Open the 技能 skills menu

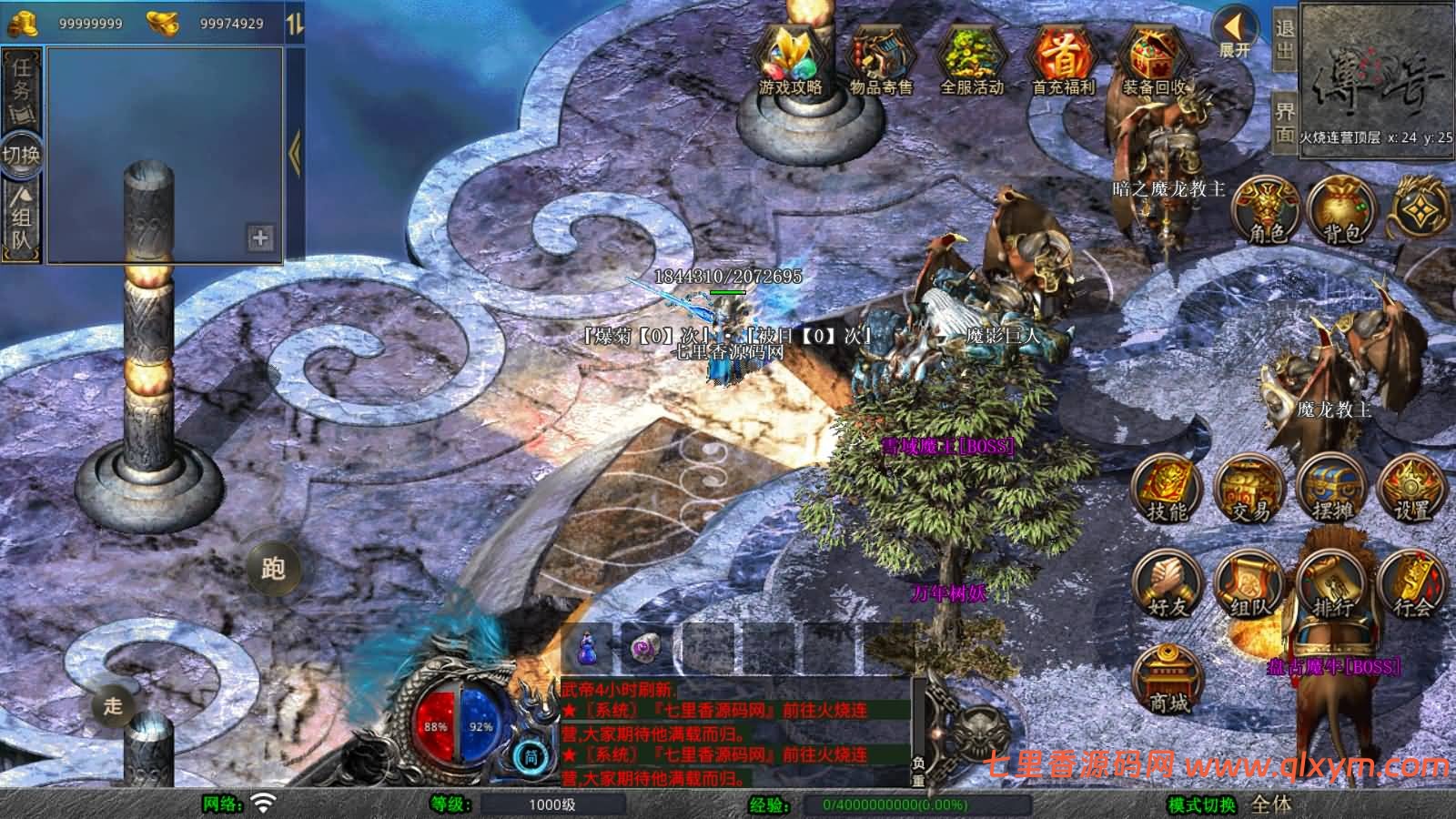point(1167,490)
